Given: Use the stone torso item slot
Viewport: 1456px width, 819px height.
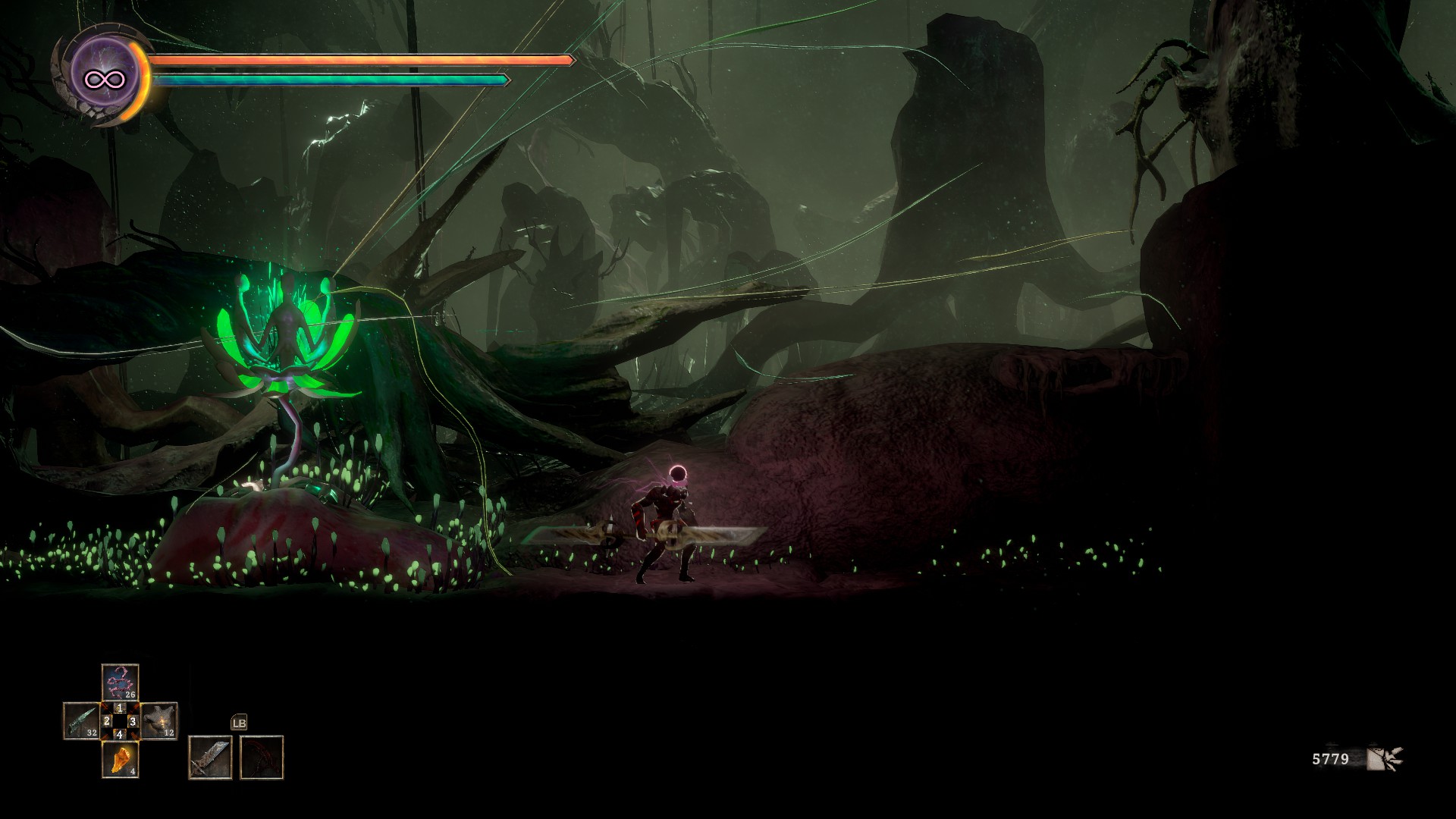Looking at the screenshot, I should tap(159, 720).
